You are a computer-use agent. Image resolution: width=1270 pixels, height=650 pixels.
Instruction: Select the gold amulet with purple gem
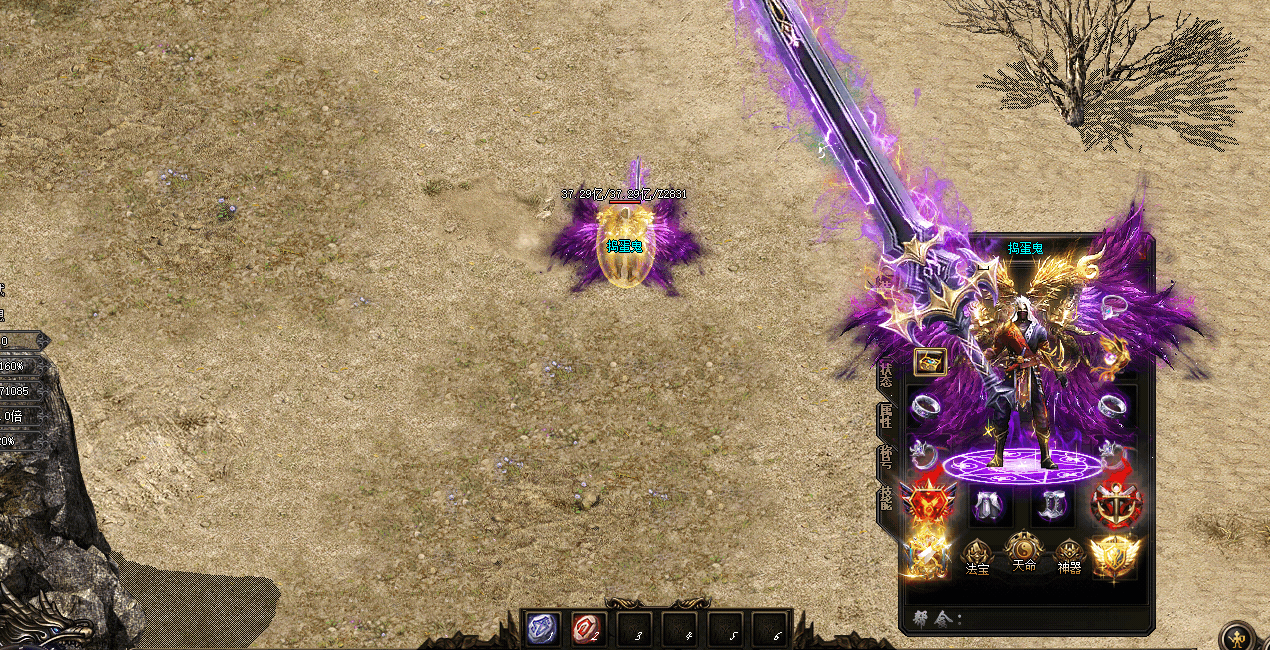point(1112,356)
